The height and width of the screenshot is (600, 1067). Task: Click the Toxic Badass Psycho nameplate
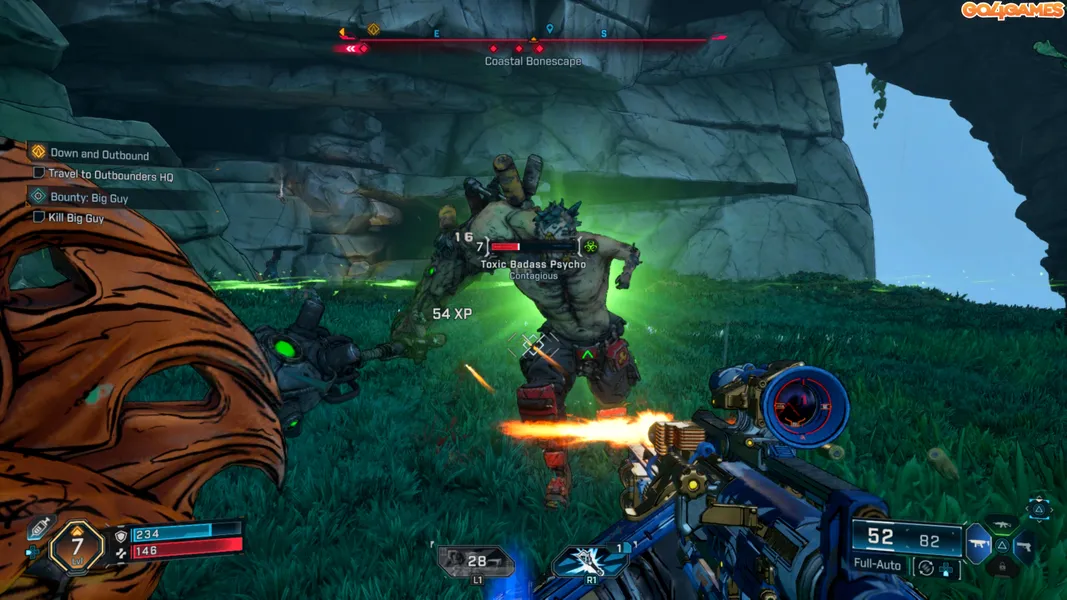click(533, 264)
